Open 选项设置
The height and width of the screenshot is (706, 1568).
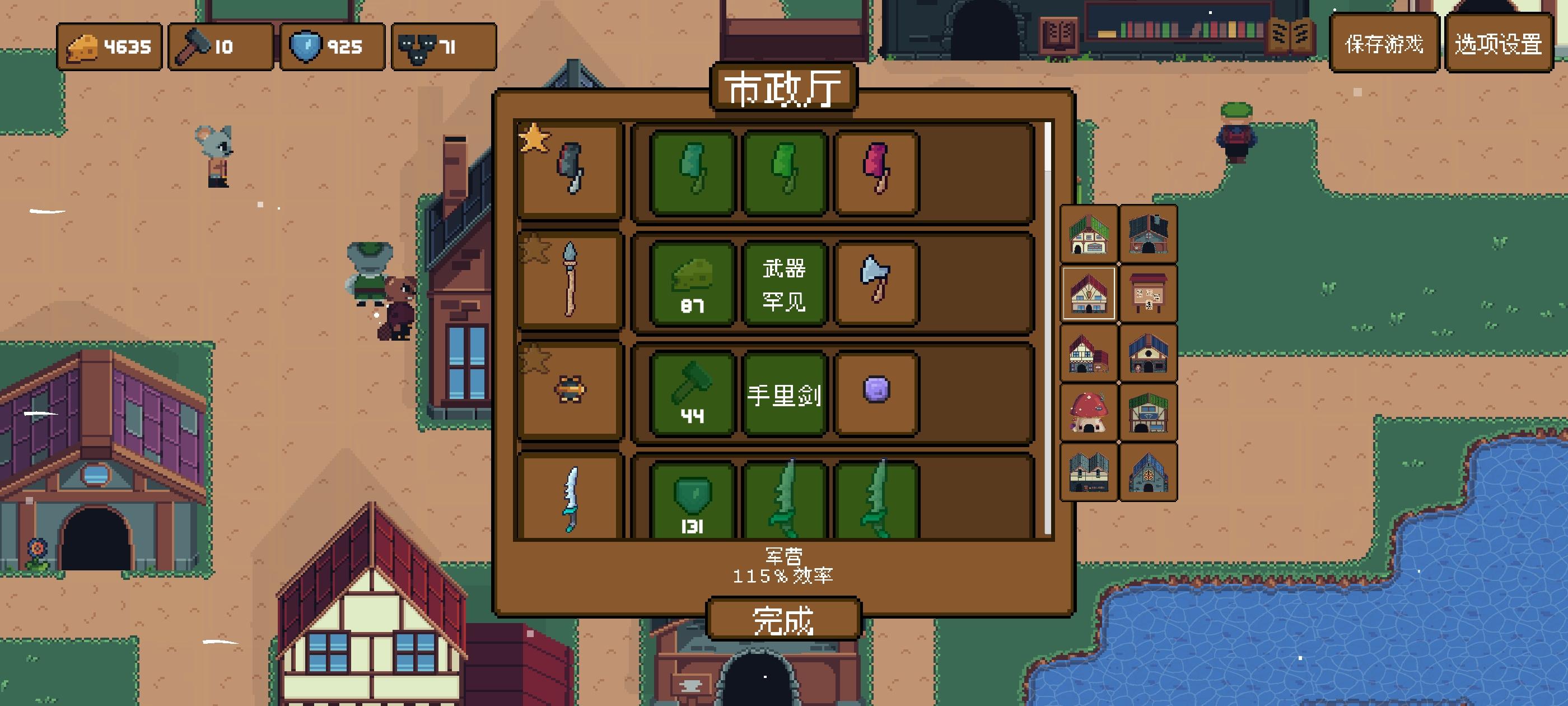(x=1502, y=44)
